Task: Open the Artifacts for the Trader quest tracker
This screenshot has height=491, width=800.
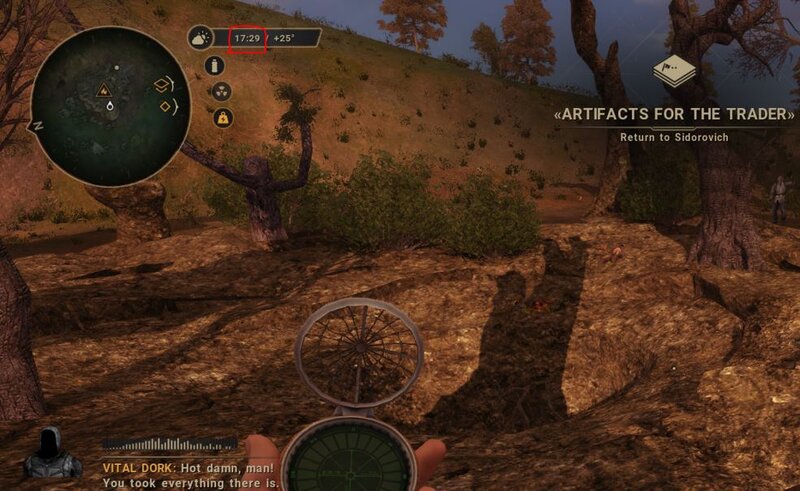Action: (x=675, y=114)
